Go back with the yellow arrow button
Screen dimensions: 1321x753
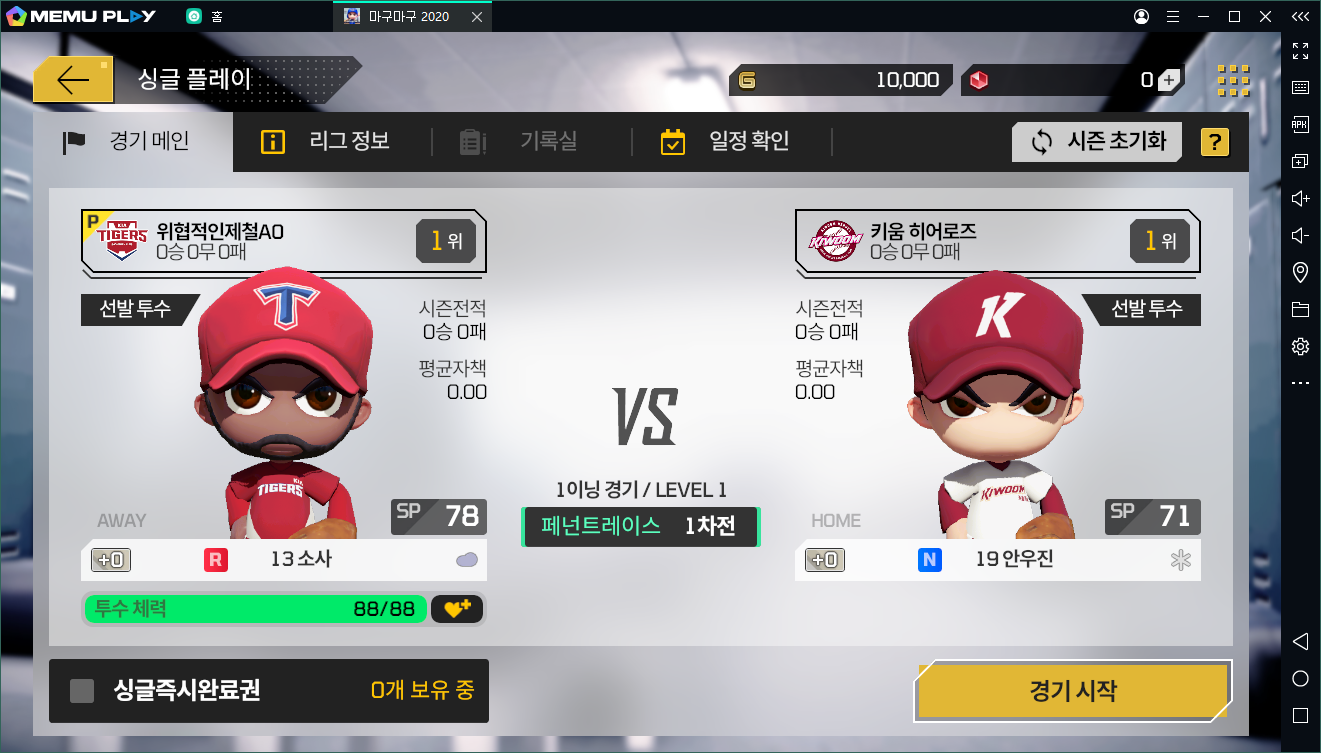[x=73, y=81]
